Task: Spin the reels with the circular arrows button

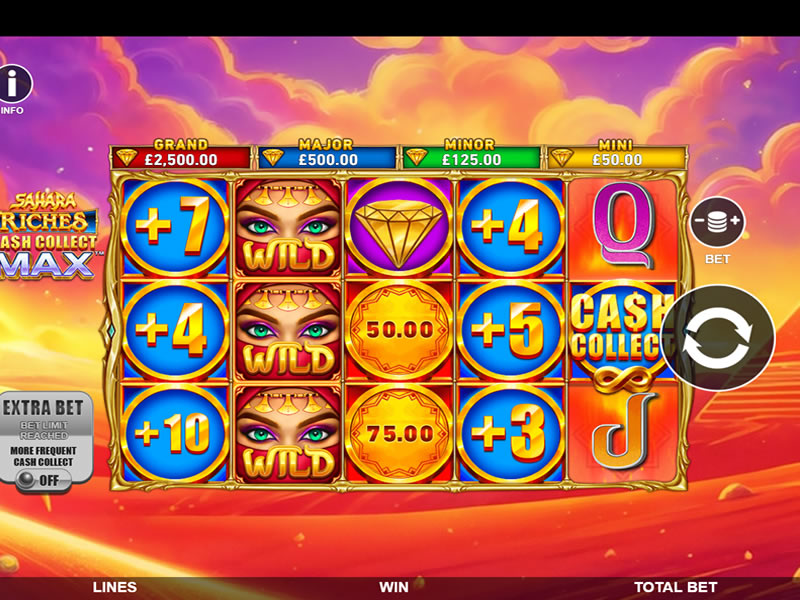Action: 717,337
